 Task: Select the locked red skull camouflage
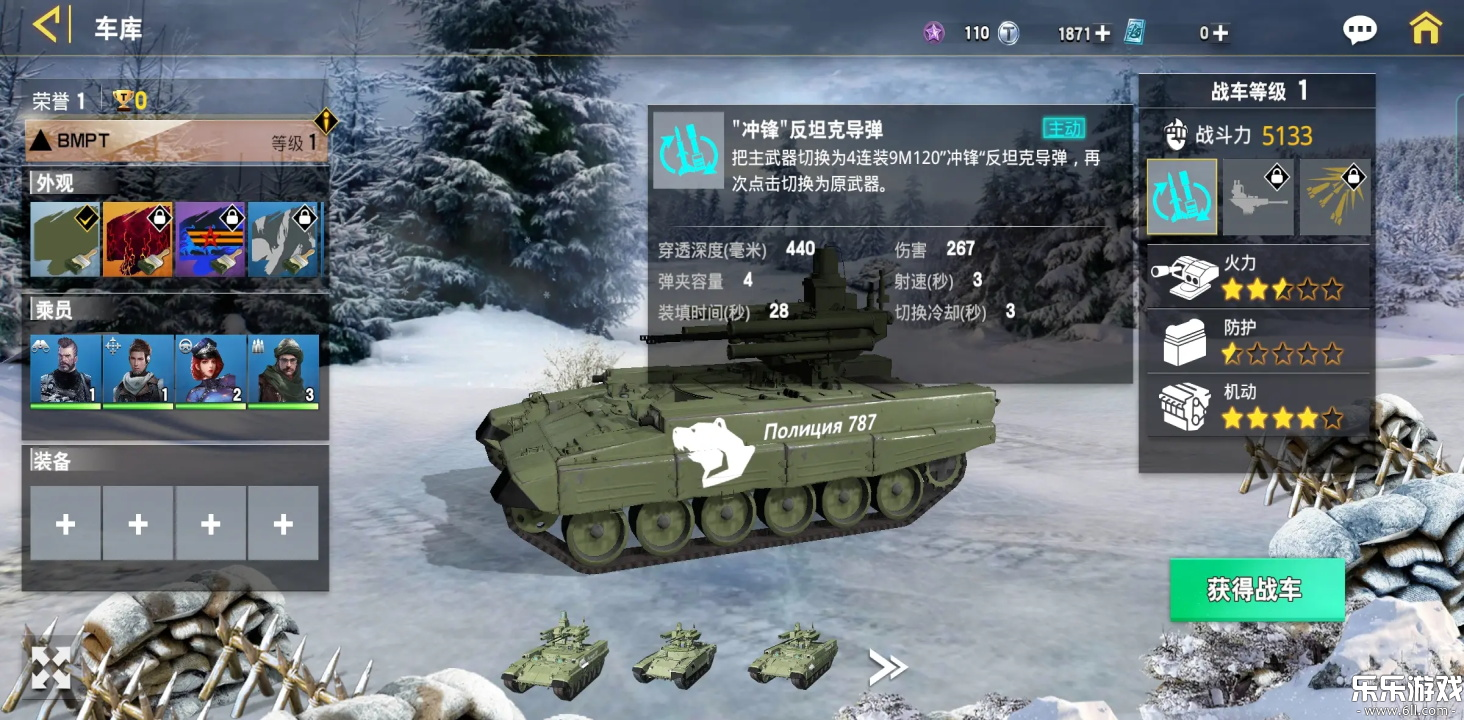pyautogui.click(x=138, y=240)
